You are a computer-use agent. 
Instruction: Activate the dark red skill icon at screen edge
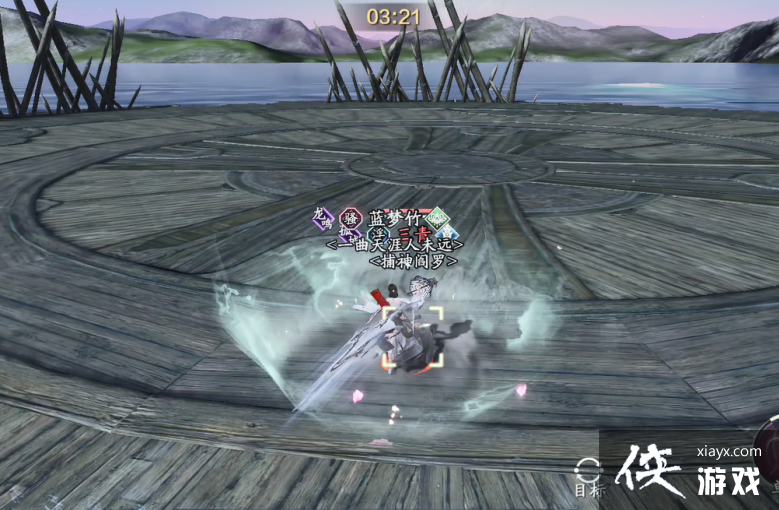770,441
